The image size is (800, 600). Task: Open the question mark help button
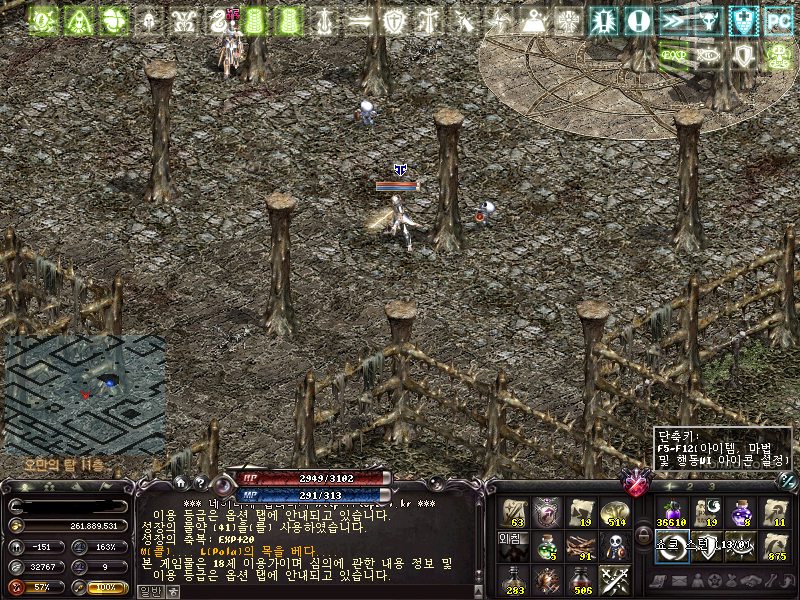[x=199, y=482]
